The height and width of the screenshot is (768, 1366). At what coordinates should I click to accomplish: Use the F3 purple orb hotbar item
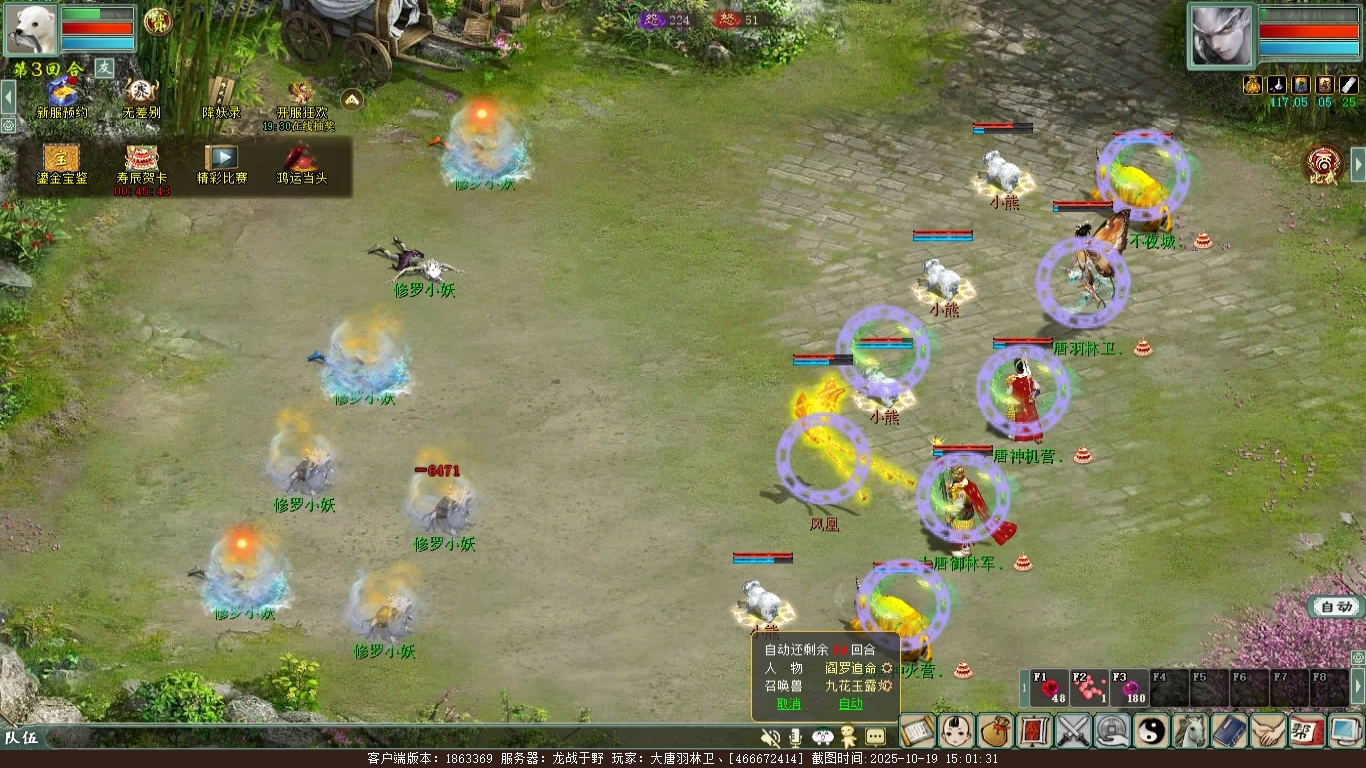point(1130,688)
